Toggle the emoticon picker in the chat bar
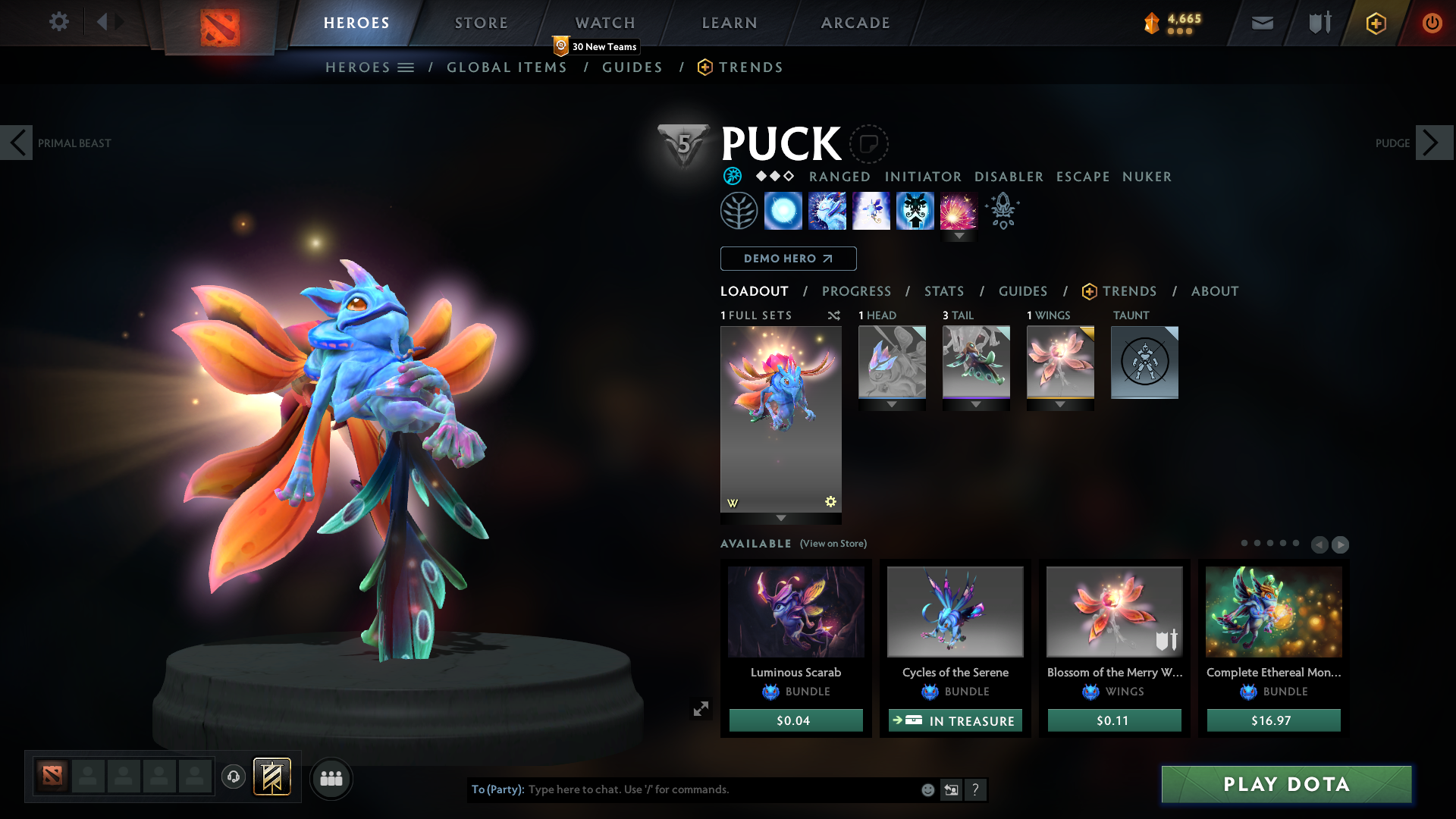 [927, 789]
